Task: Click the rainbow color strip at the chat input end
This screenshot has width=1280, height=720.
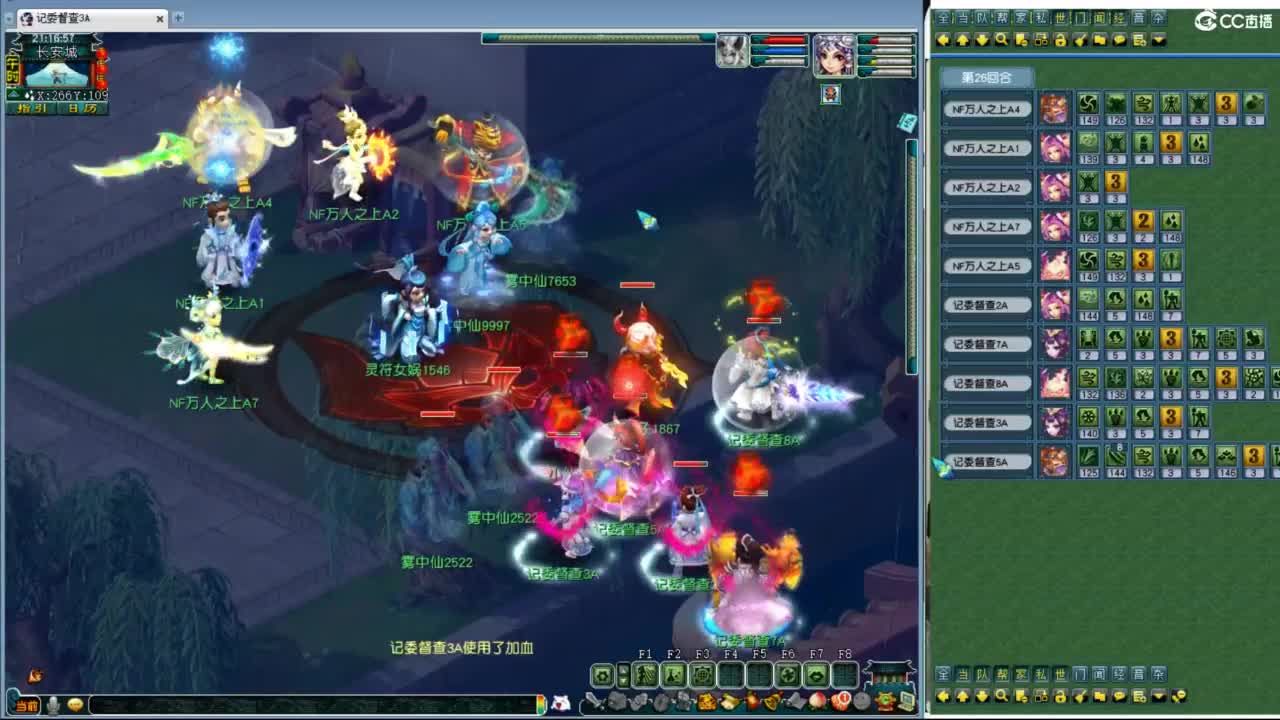Action: pyautogui.click(x=540, y=704)
